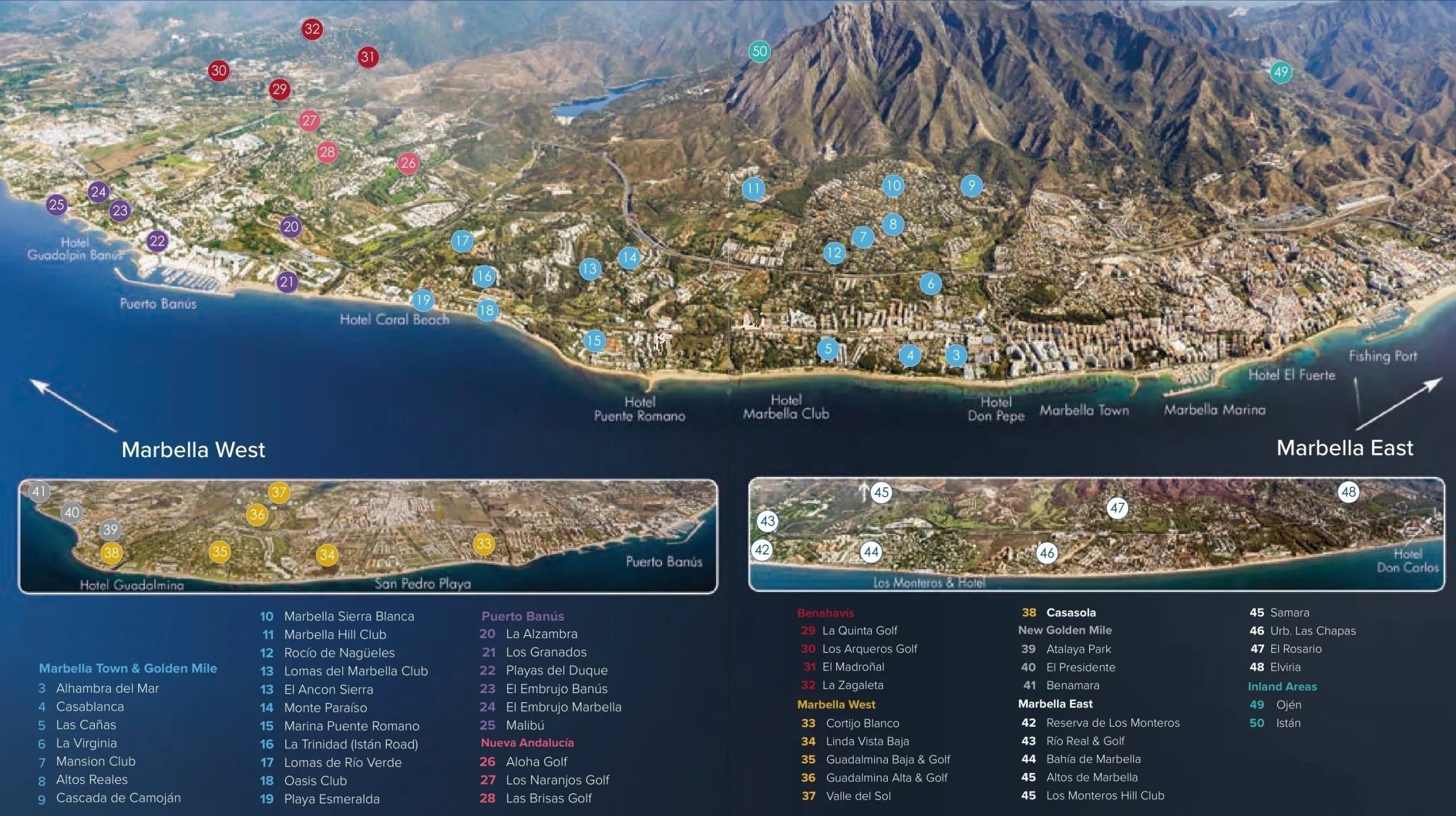Click the Playas del Duque legend entry

tap(556, 670)
